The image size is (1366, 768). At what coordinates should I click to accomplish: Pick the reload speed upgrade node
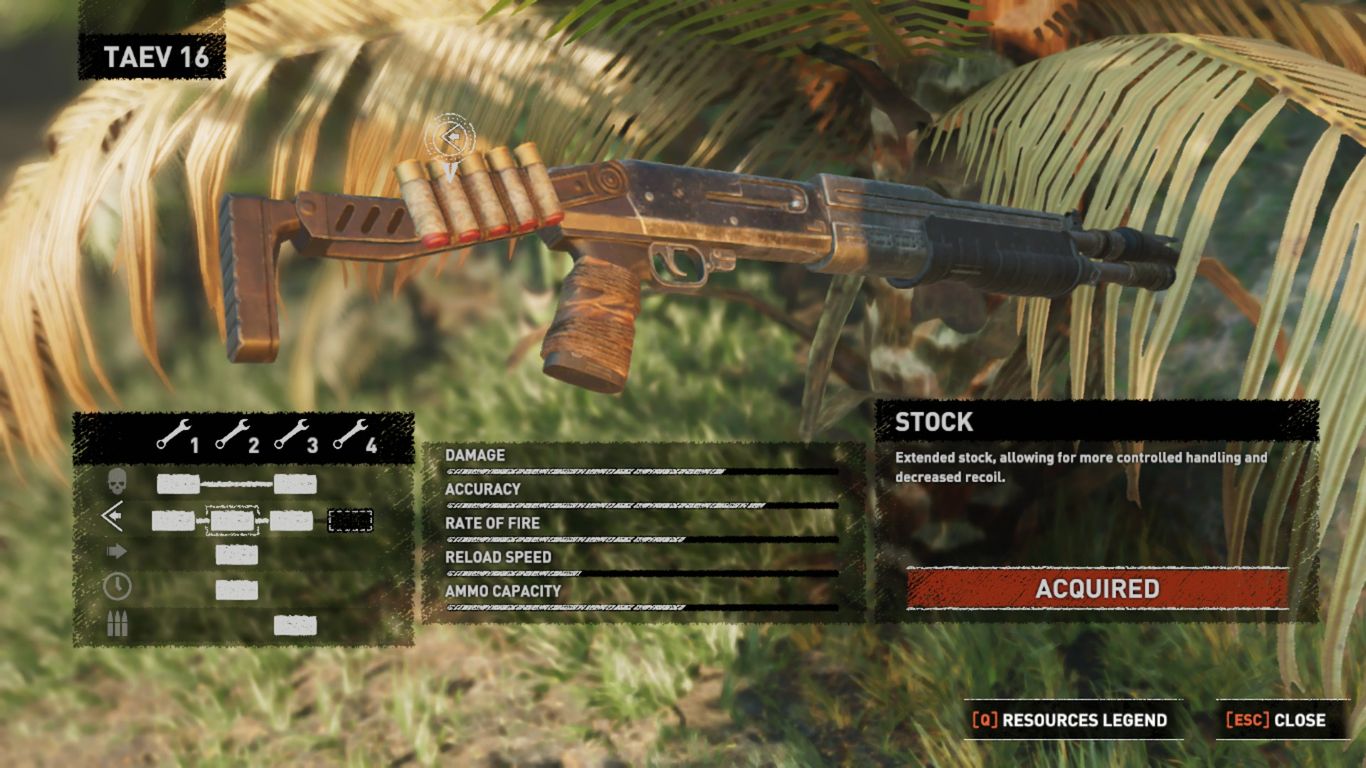[237, 590]
